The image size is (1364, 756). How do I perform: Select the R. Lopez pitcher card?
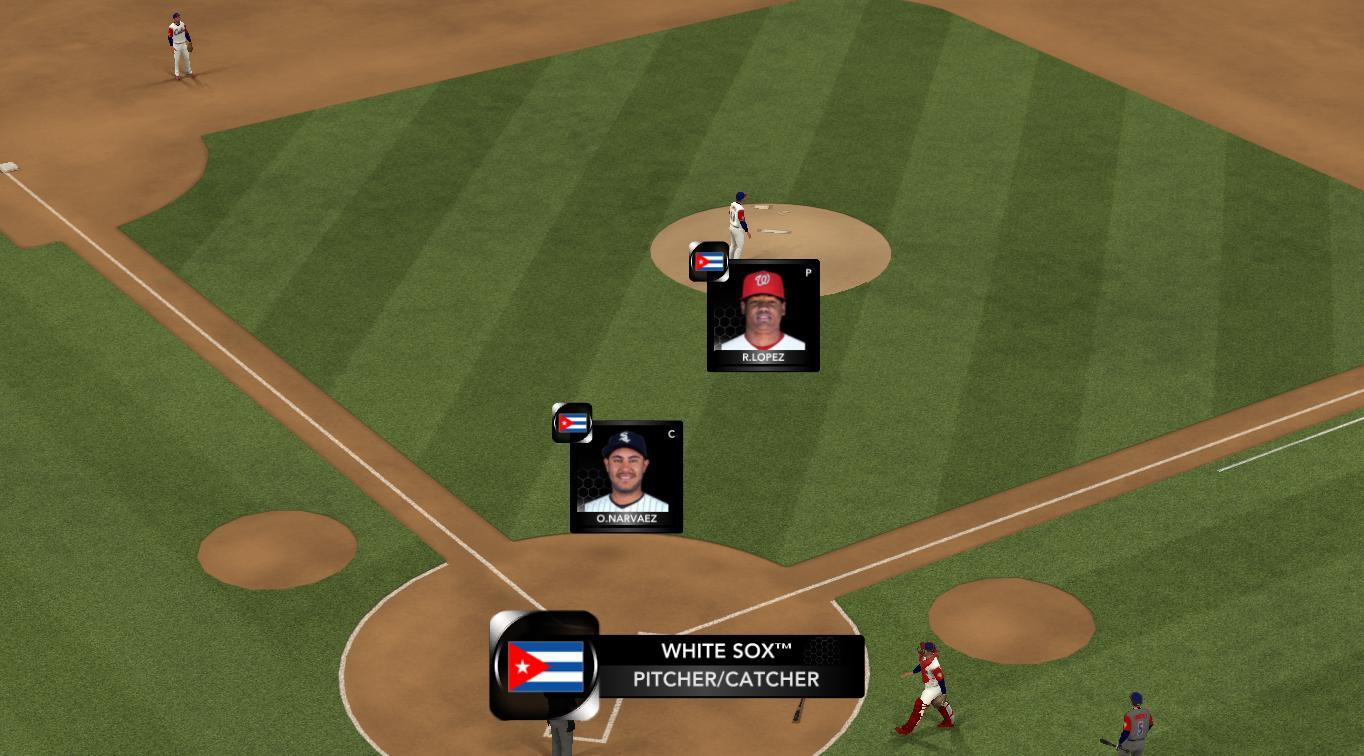pos(763,316)
